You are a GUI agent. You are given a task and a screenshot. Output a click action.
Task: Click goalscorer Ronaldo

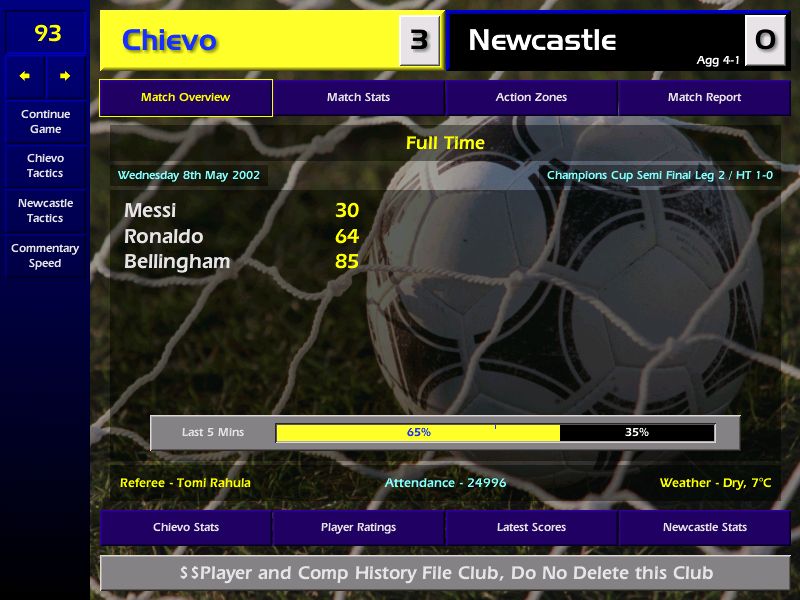[x=163, y=237]
